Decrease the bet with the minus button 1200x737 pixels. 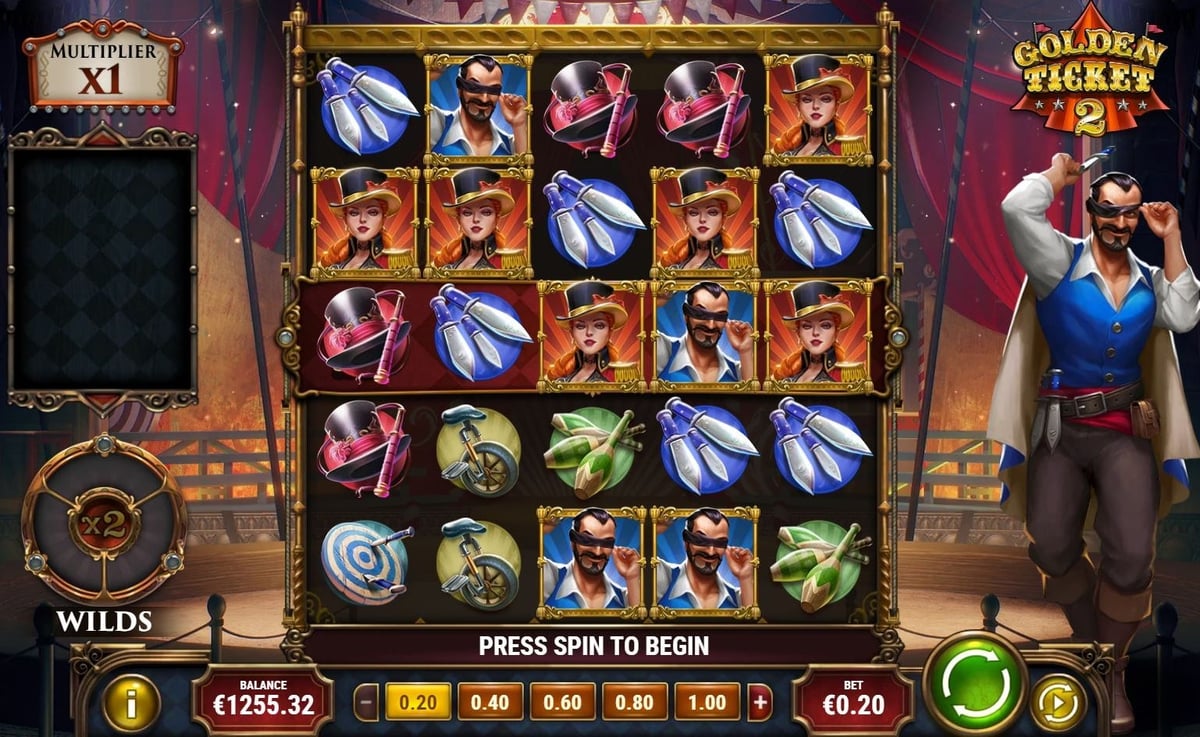click(368, 702)
